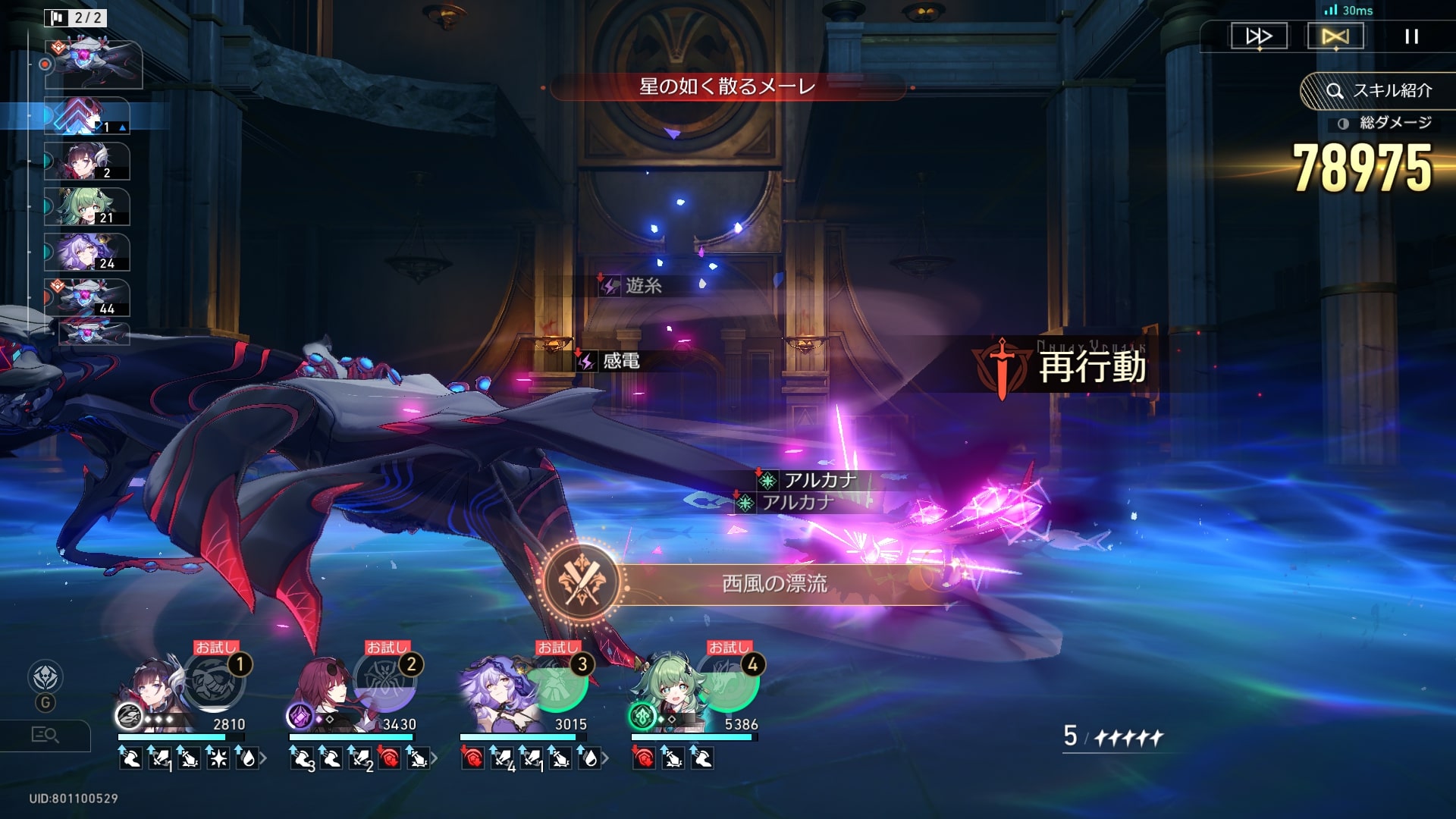
Task: Expand the first character's buff icon row
Action: click(263, 758)
